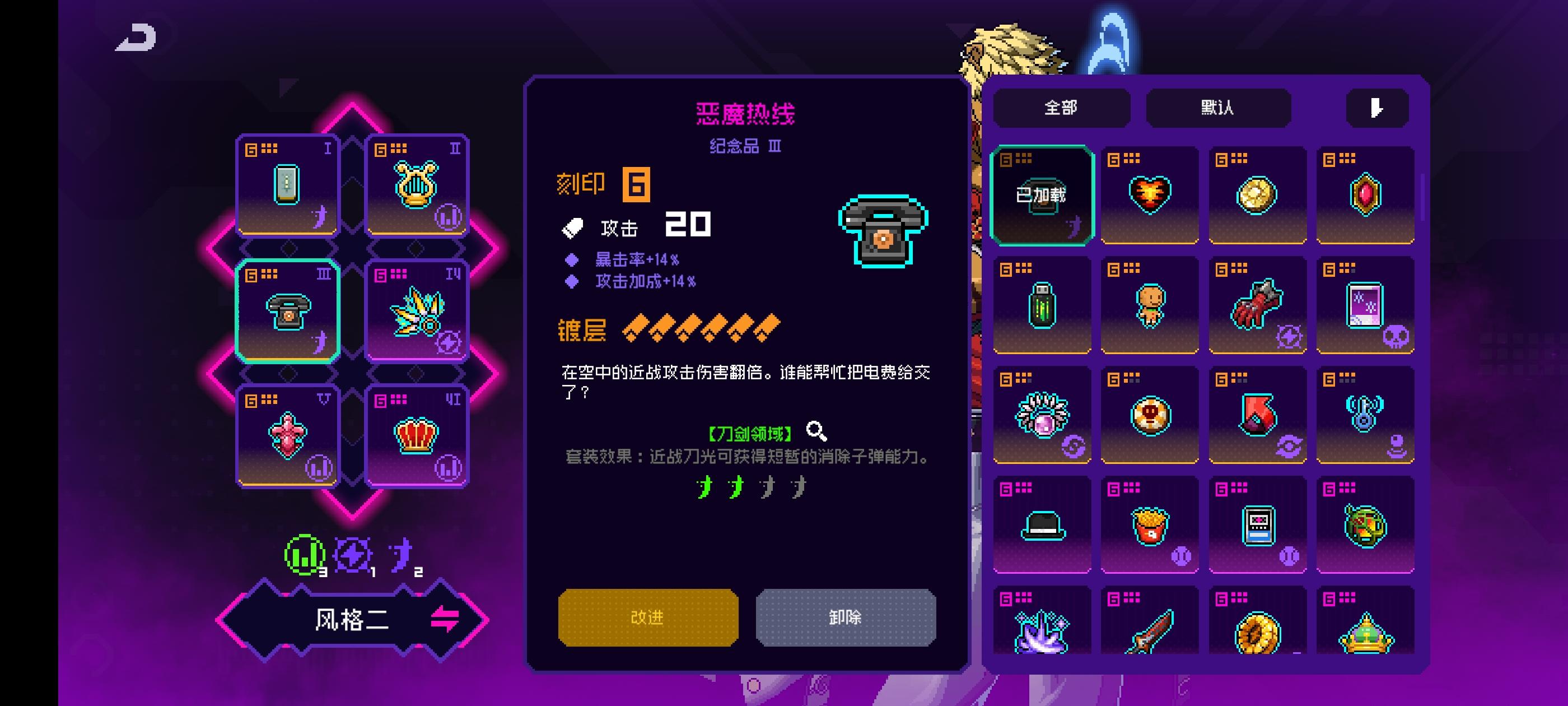Switch to the 默认 tab
Viewport: 1568px width, 706px height.
[x=1218, y=108]
